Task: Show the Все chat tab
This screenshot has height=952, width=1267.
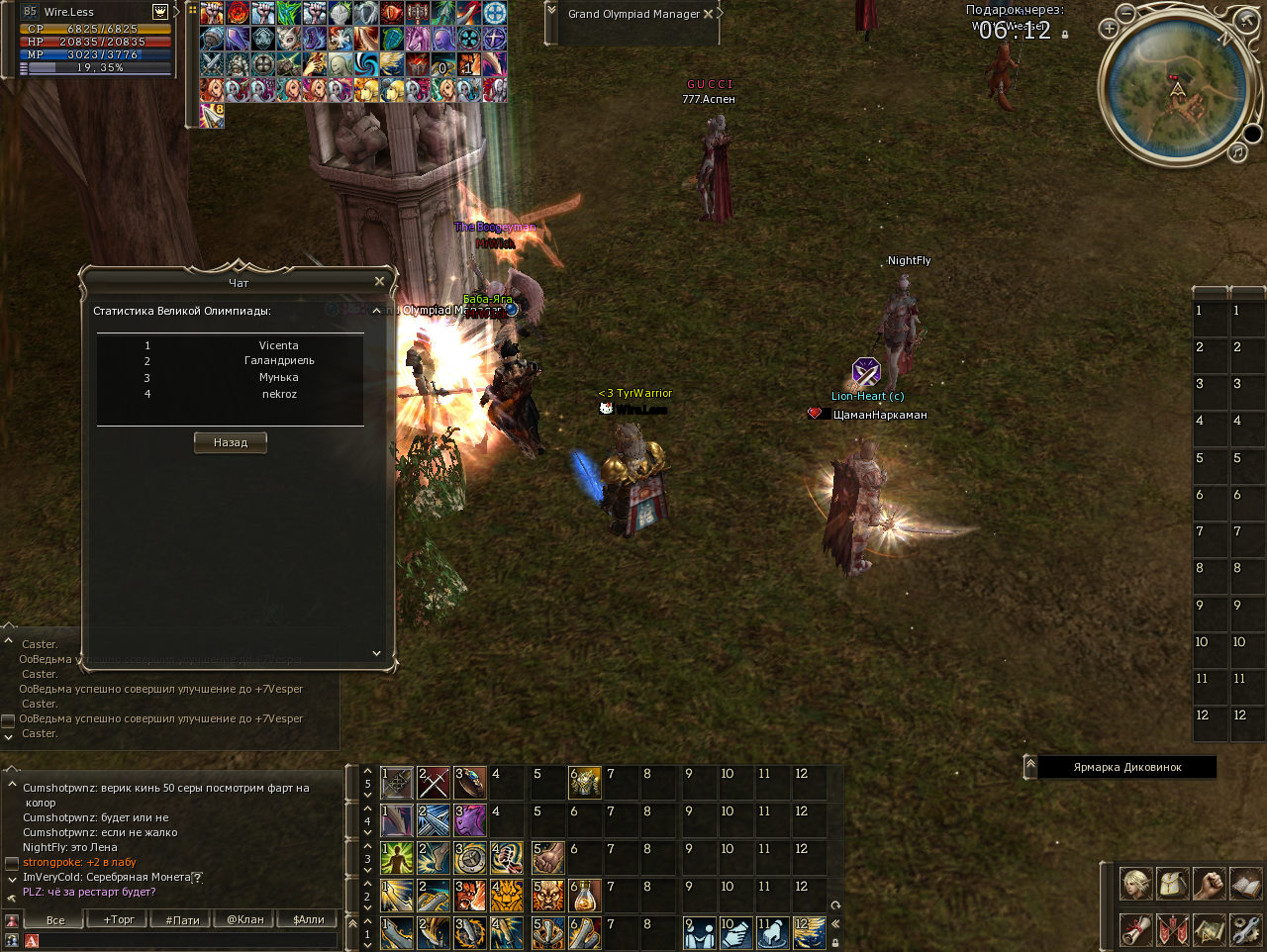Action: pos(55,919)
